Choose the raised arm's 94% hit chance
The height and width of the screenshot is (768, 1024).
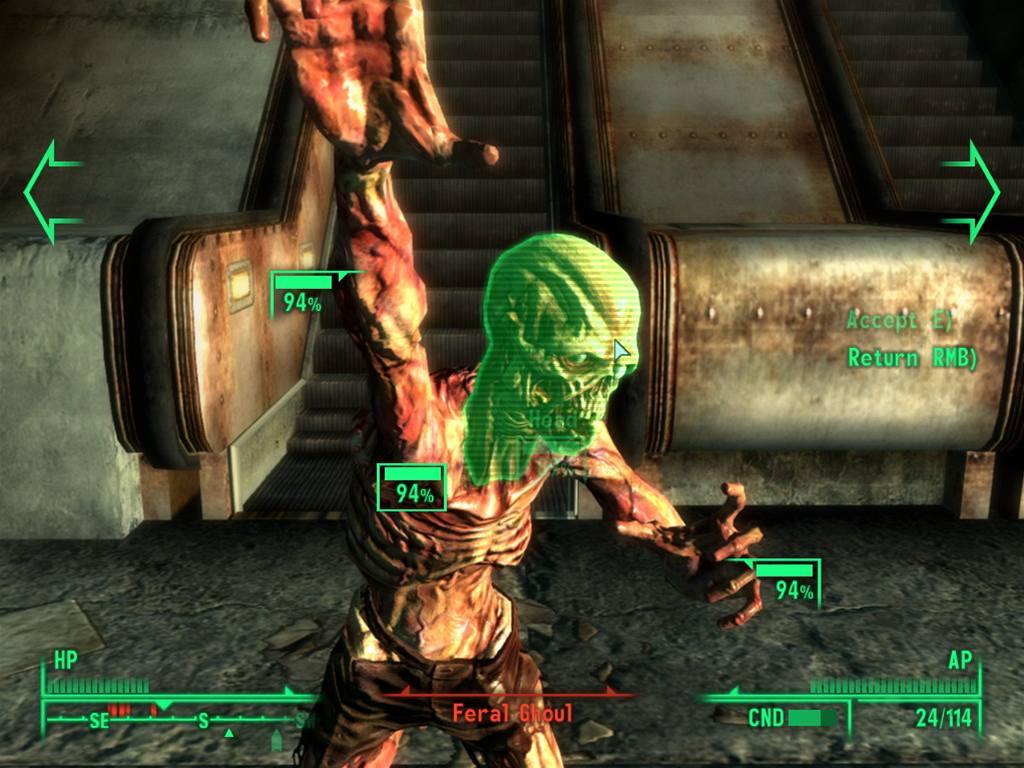[x=304, y=295]
